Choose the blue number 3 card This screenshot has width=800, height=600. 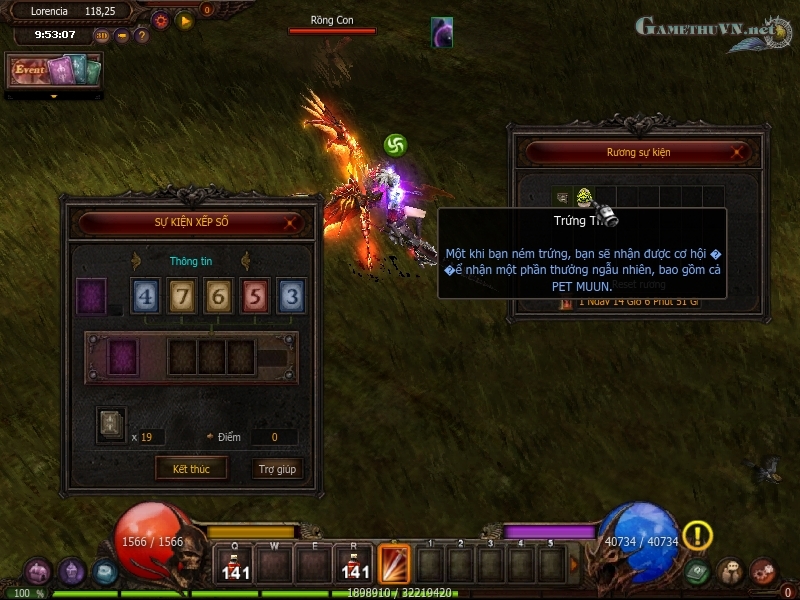click(x=291, y=297)
